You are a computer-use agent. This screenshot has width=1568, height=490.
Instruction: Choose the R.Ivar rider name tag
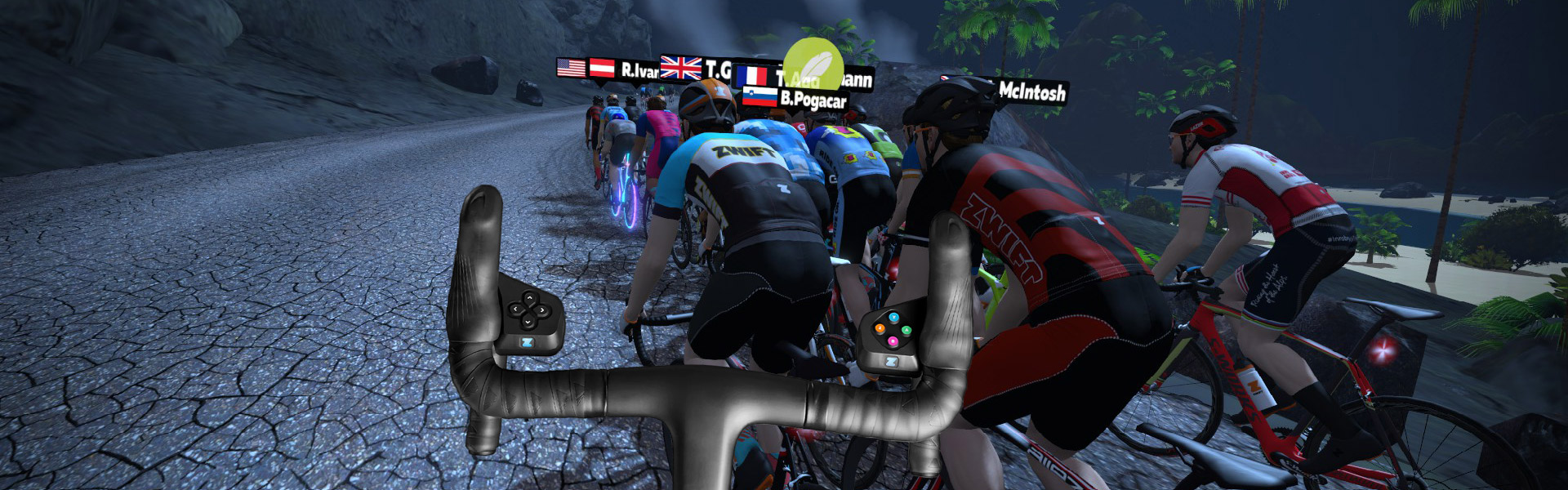(x=638, y=70)
